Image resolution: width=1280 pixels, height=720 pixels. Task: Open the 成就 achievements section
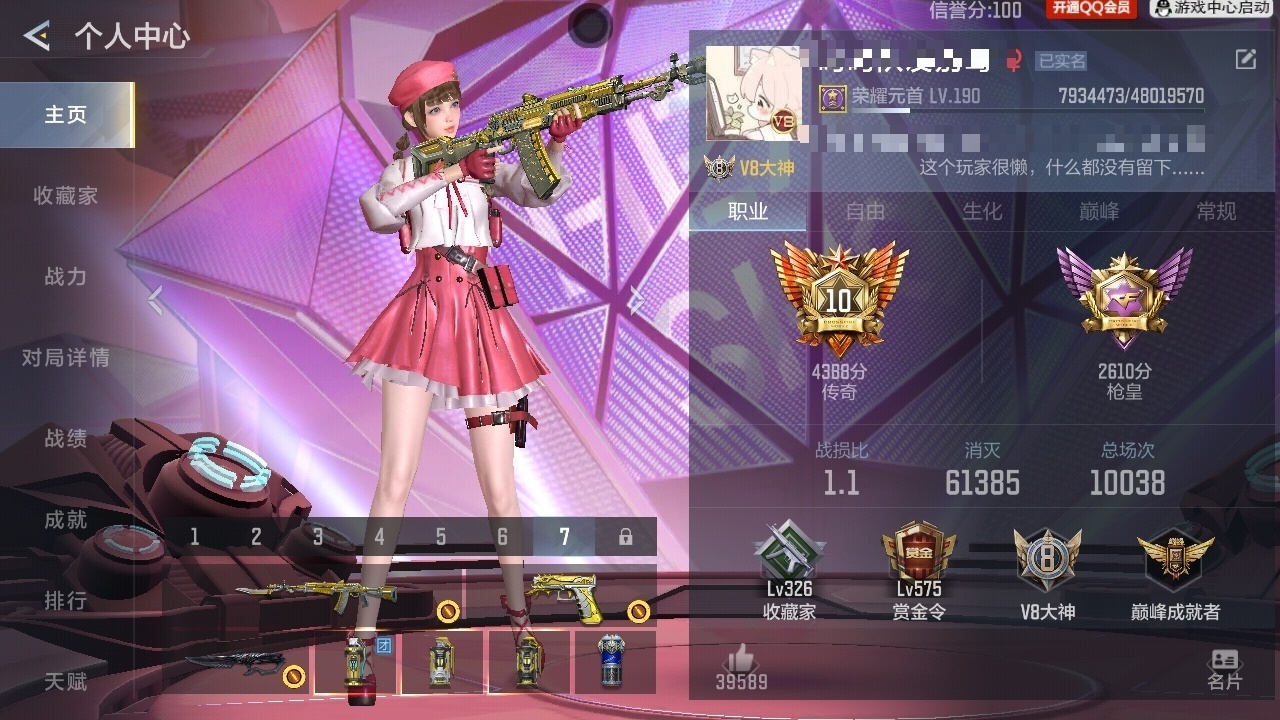(x=66, y=520)
